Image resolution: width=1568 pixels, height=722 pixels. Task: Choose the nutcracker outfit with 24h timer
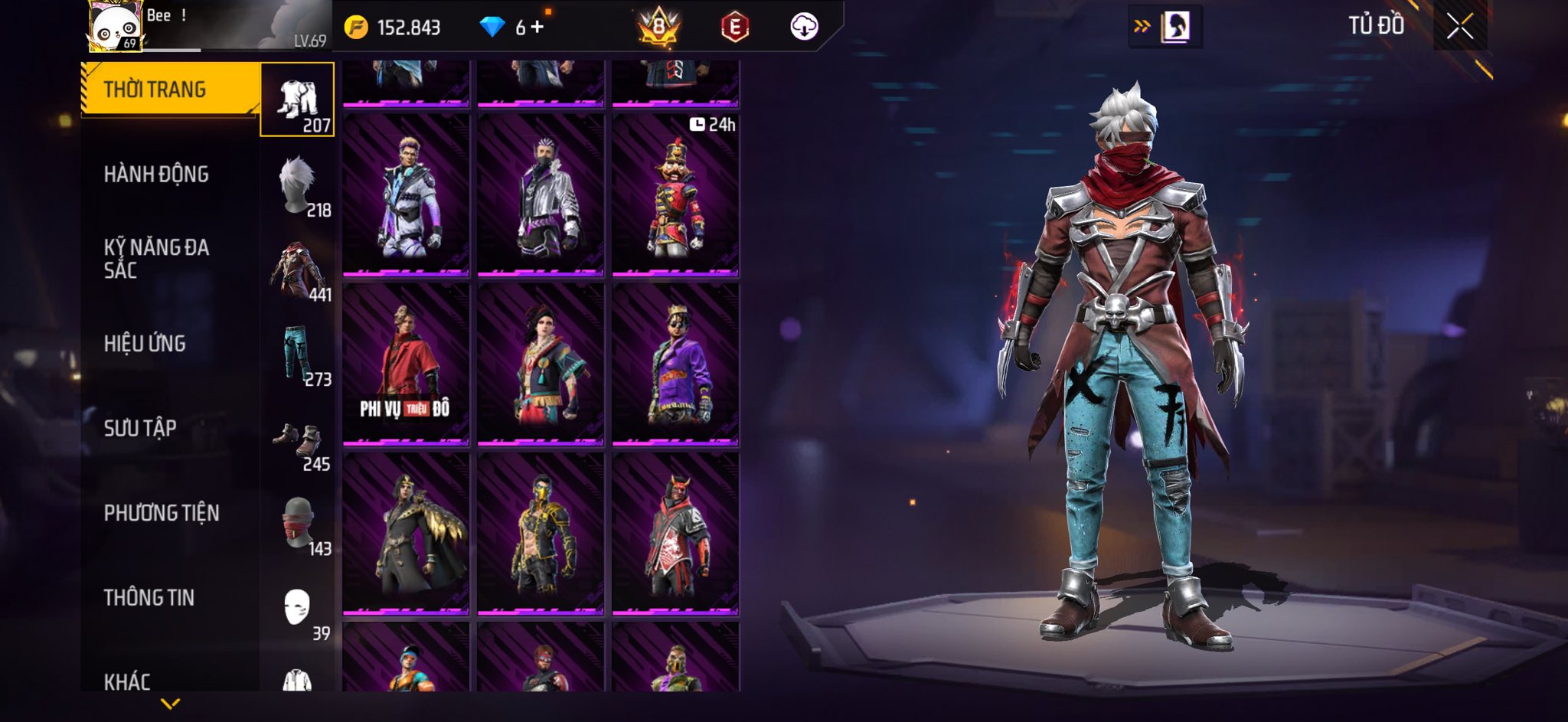675,195
